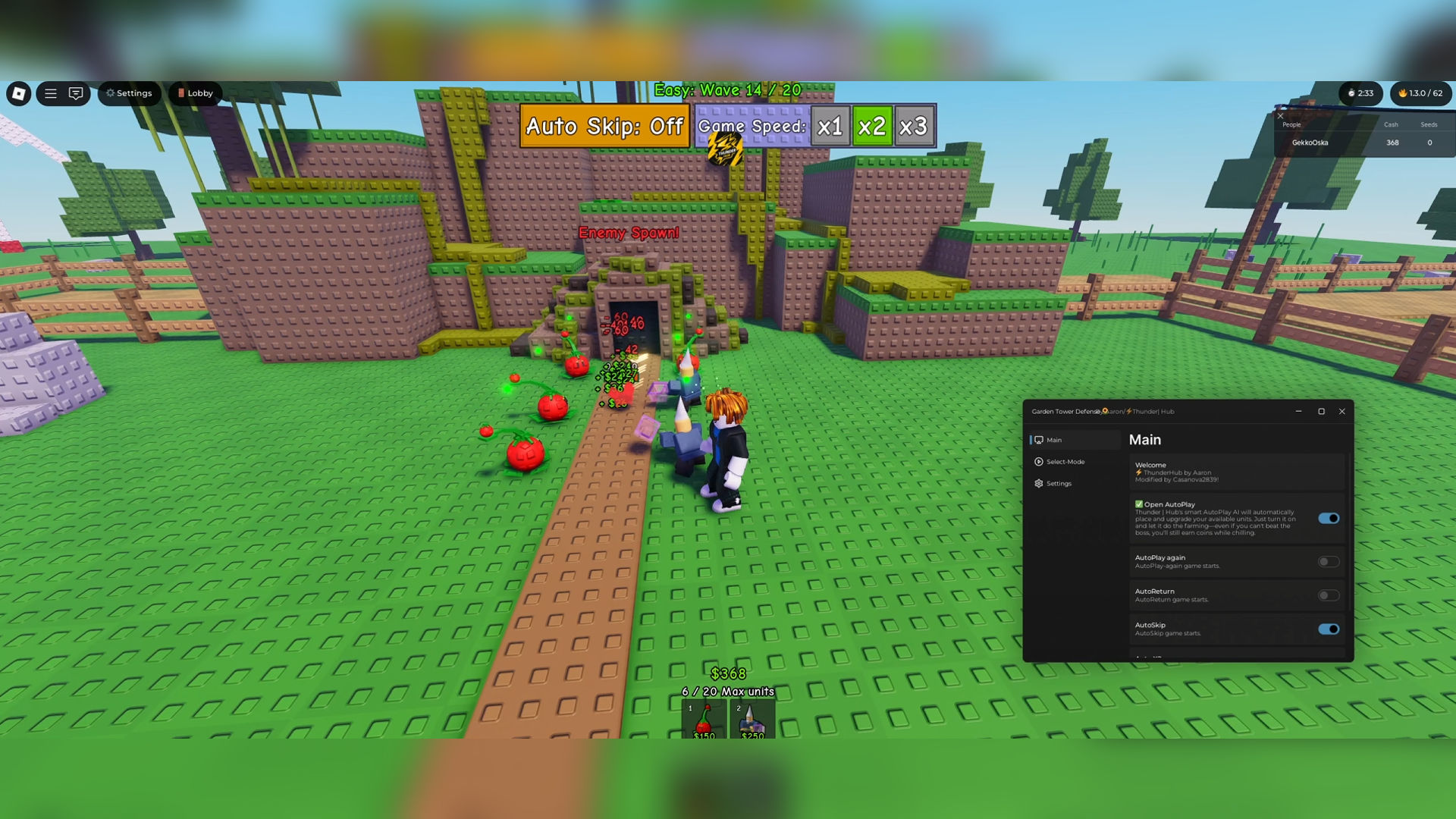
Task: Select the tomato unit in slot 1
Action: pos(704,720)
